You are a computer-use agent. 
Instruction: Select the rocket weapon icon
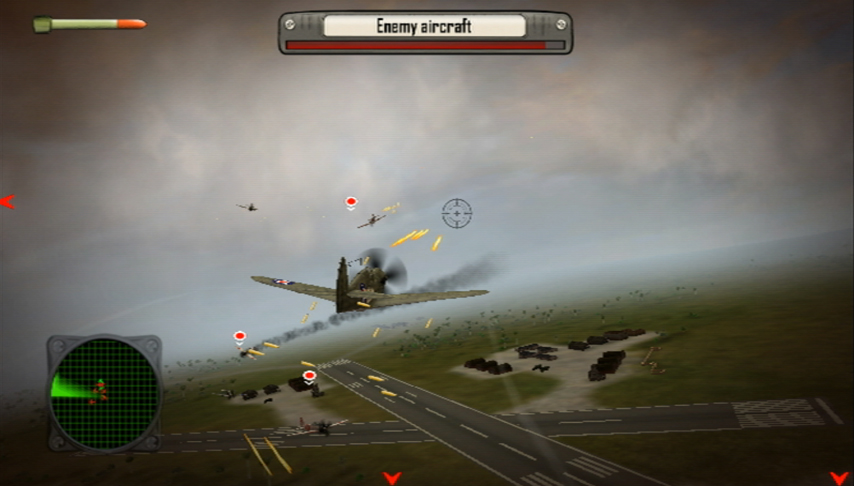coord(89,24)
